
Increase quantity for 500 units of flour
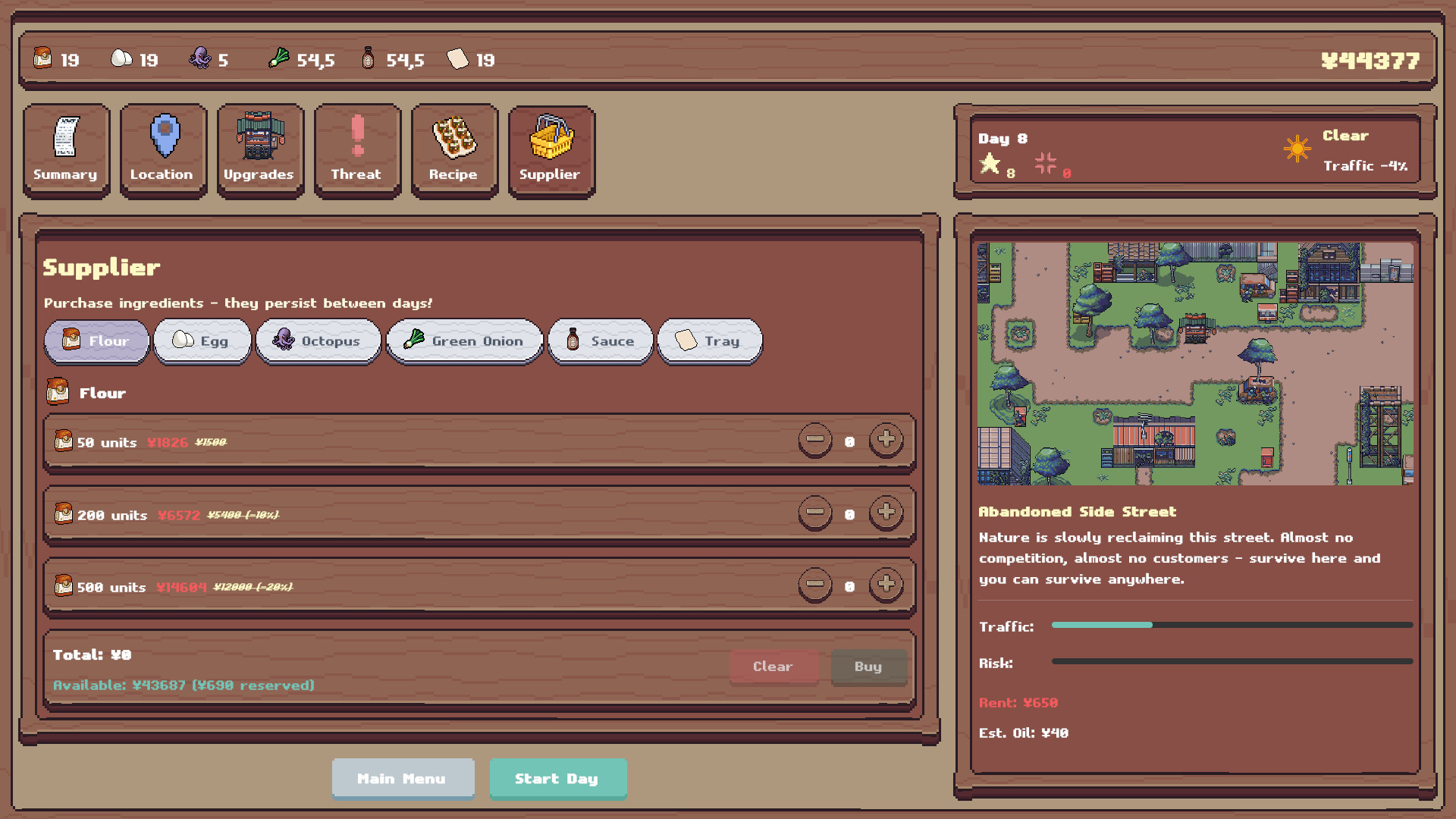coord(886,585)
